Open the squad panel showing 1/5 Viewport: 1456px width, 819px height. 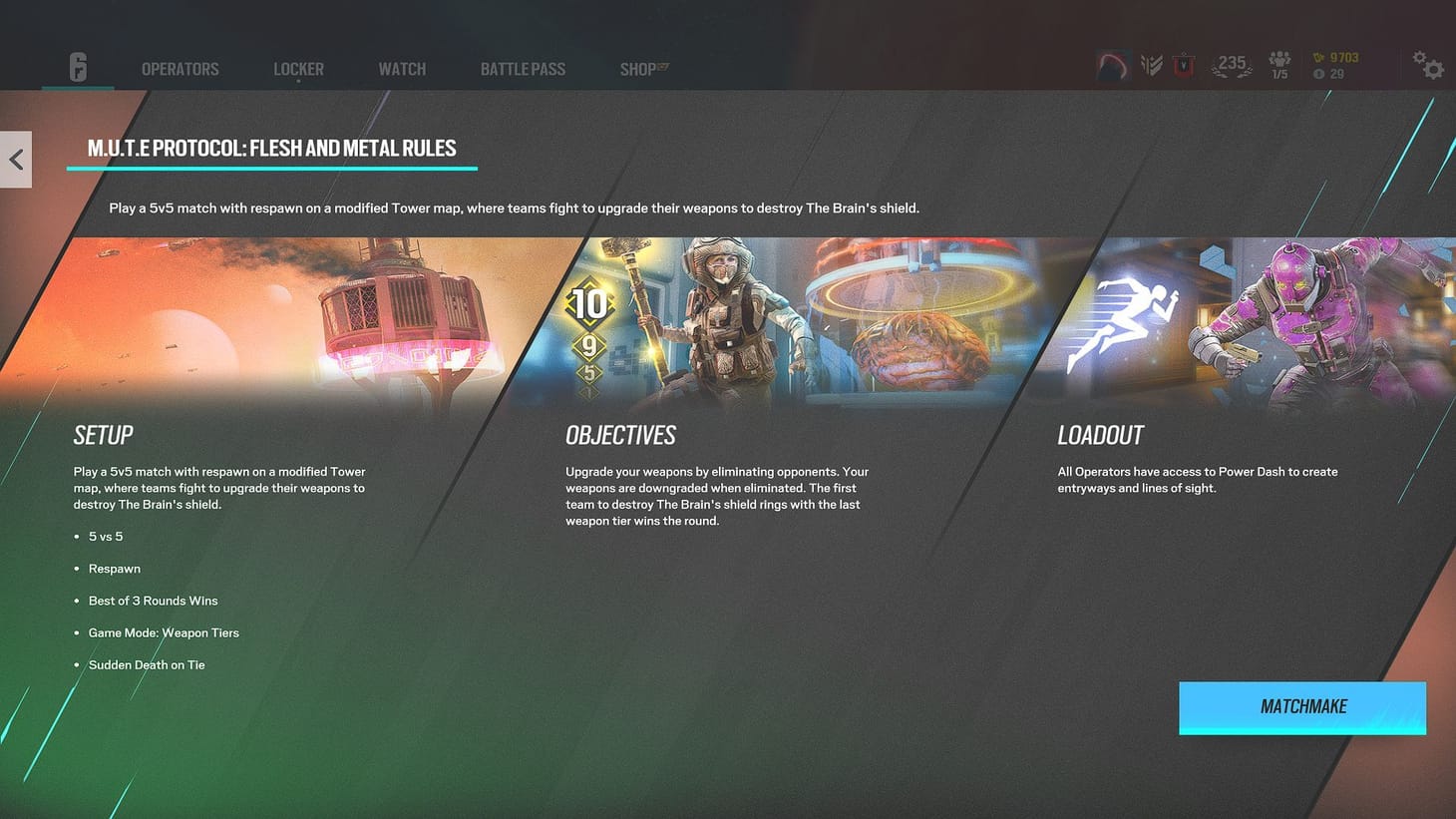1279,64
